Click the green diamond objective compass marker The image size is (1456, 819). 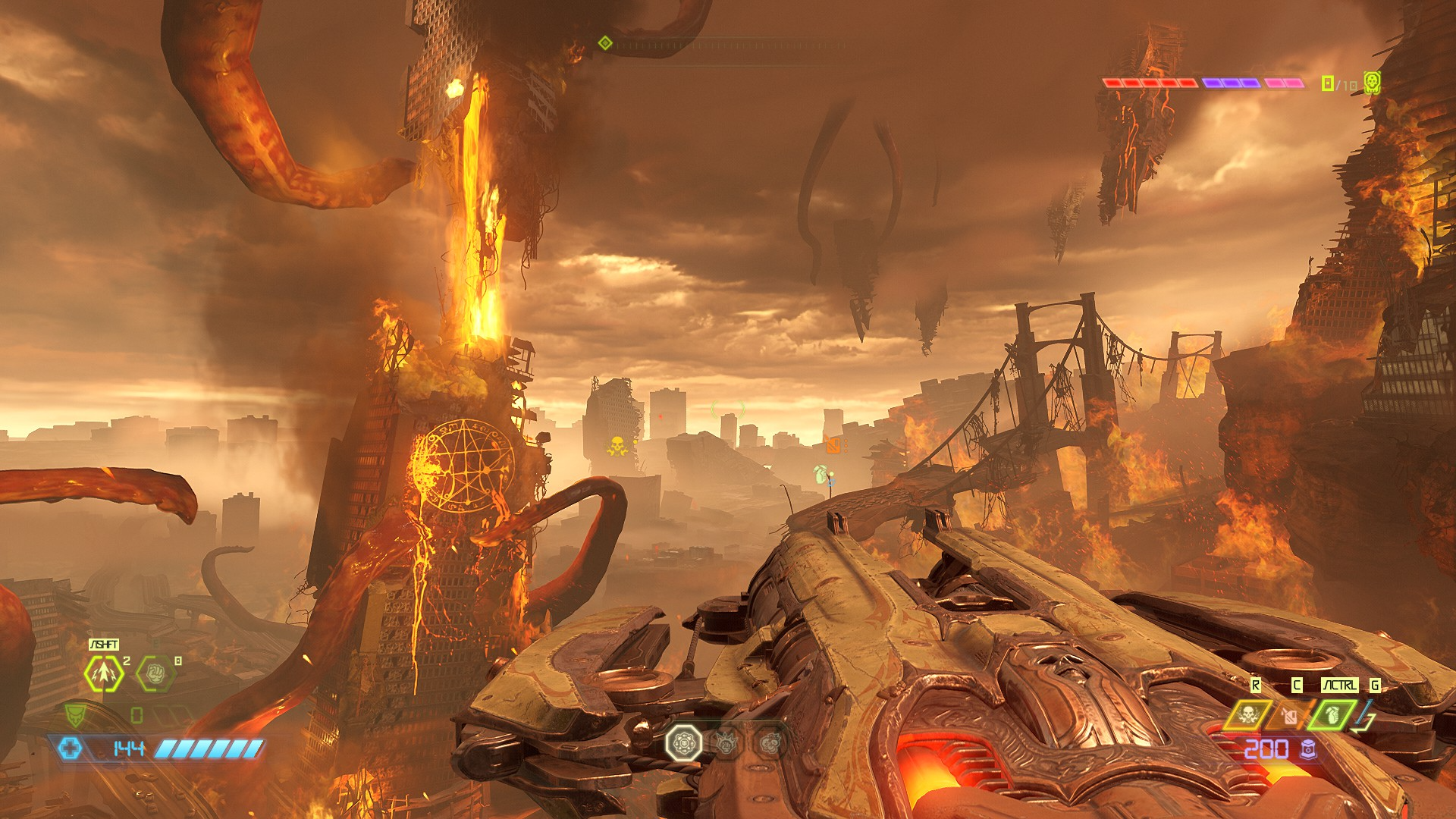pos(605,43)
